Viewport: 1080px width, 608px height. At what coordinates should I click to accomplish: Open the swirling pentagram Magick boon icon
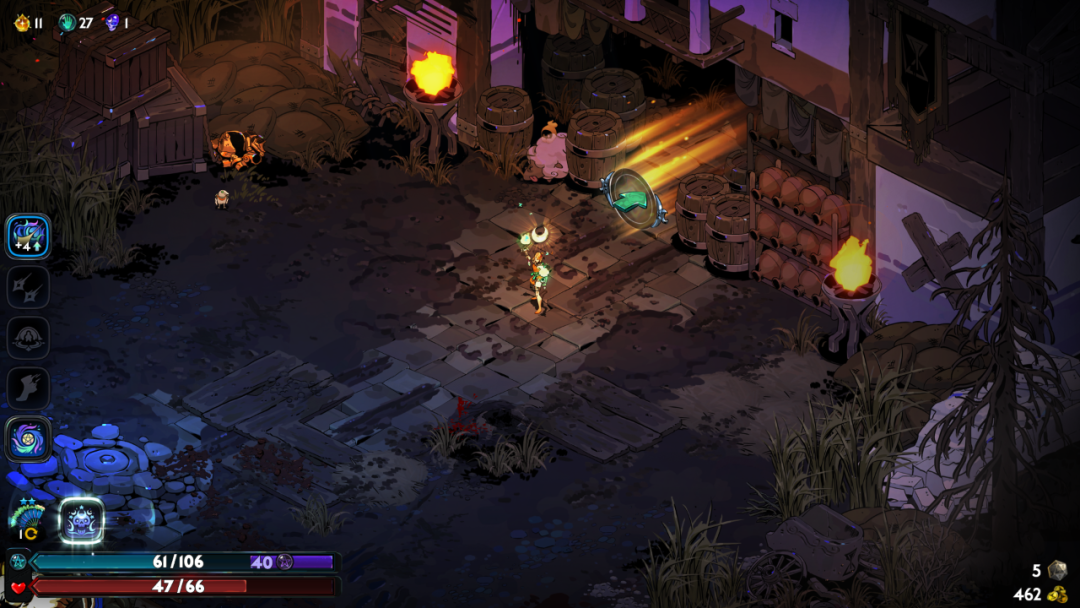(28, 439)
